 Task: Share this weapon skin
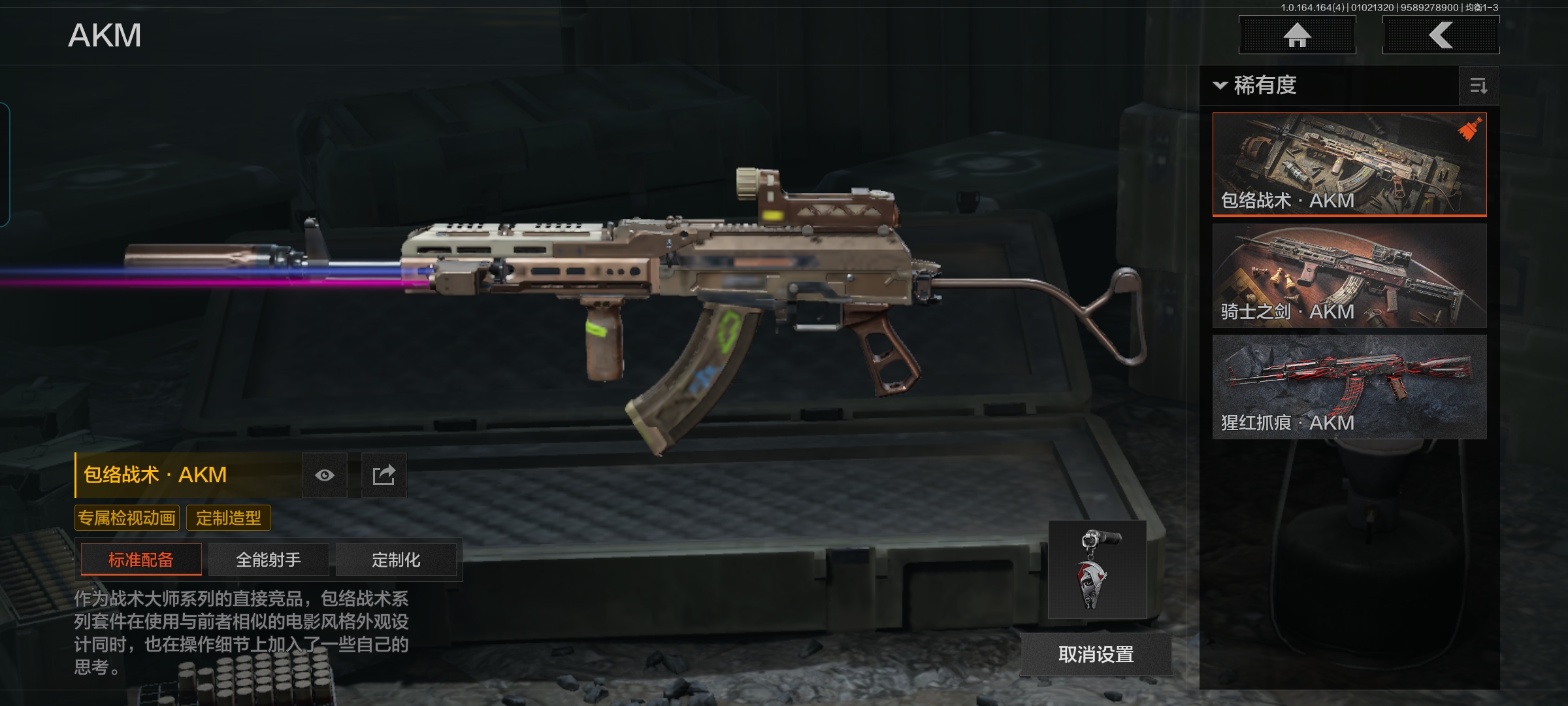(384, 475)
